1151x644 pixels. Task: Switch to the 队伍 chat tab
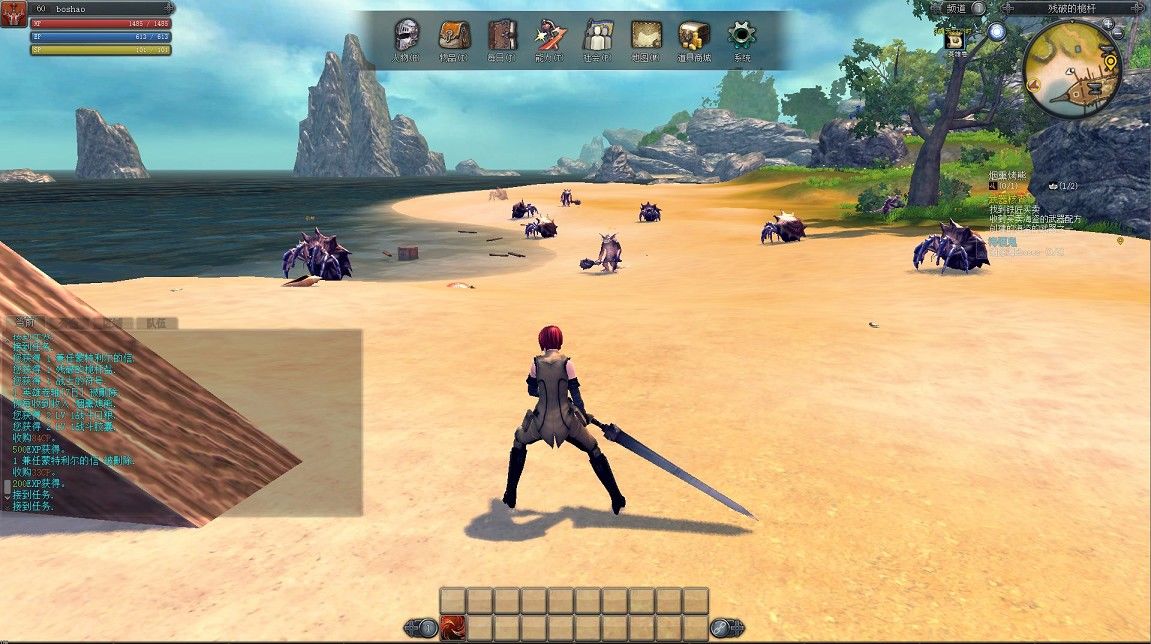point(157,323)
